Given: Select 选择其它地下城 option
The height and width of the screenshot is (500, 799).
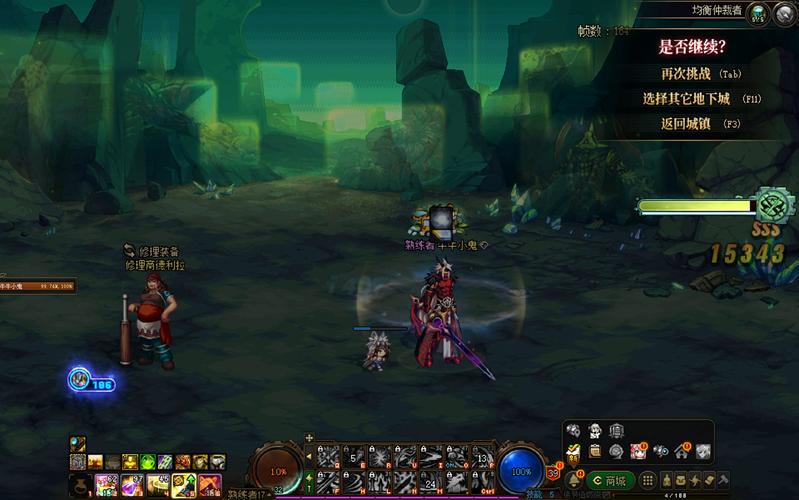Looking at the screenshot, I should (690, 99).
